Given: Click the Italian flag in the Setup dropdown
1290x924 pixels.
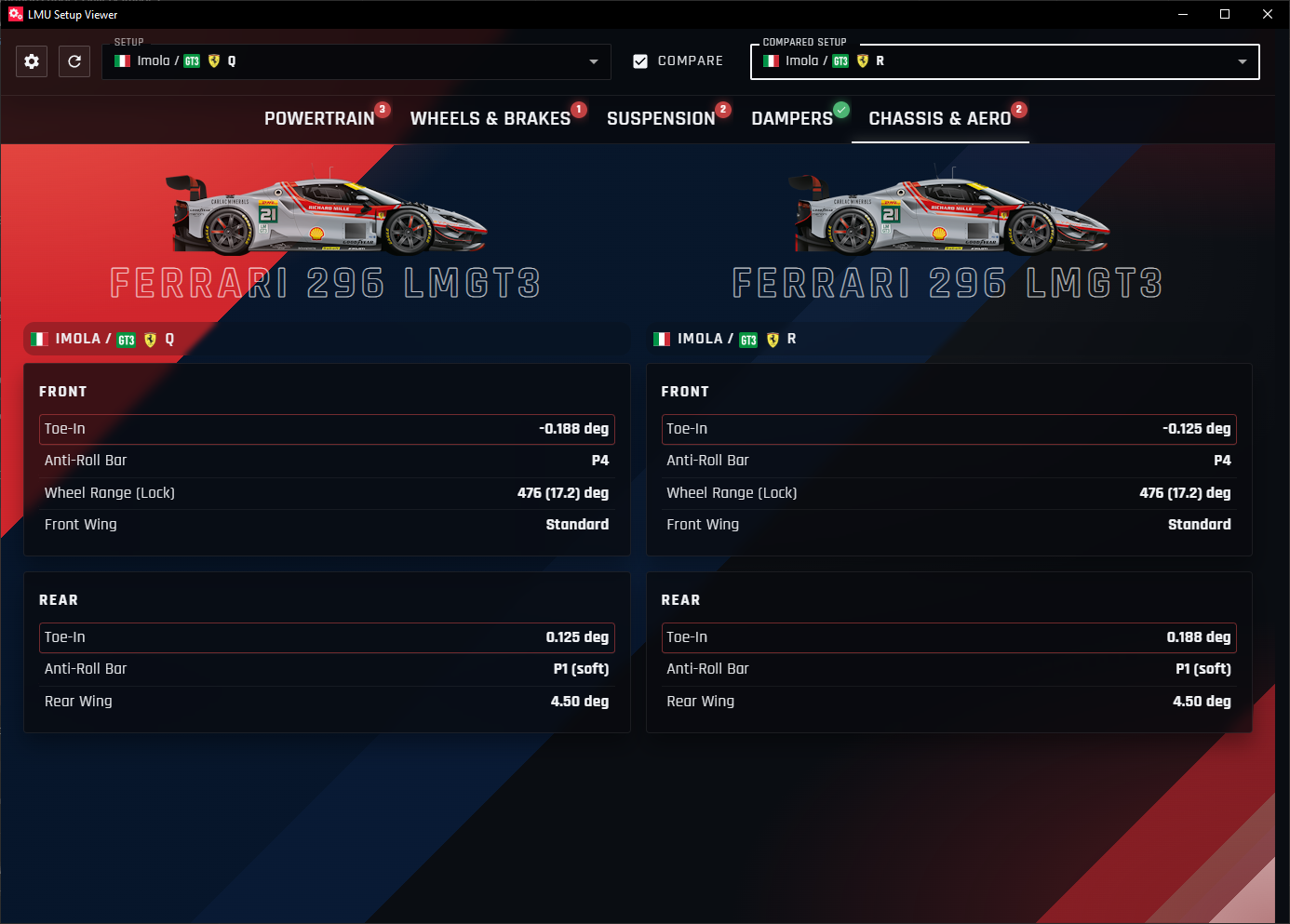Looking at the screenshot, I should (x=122, y=60).
